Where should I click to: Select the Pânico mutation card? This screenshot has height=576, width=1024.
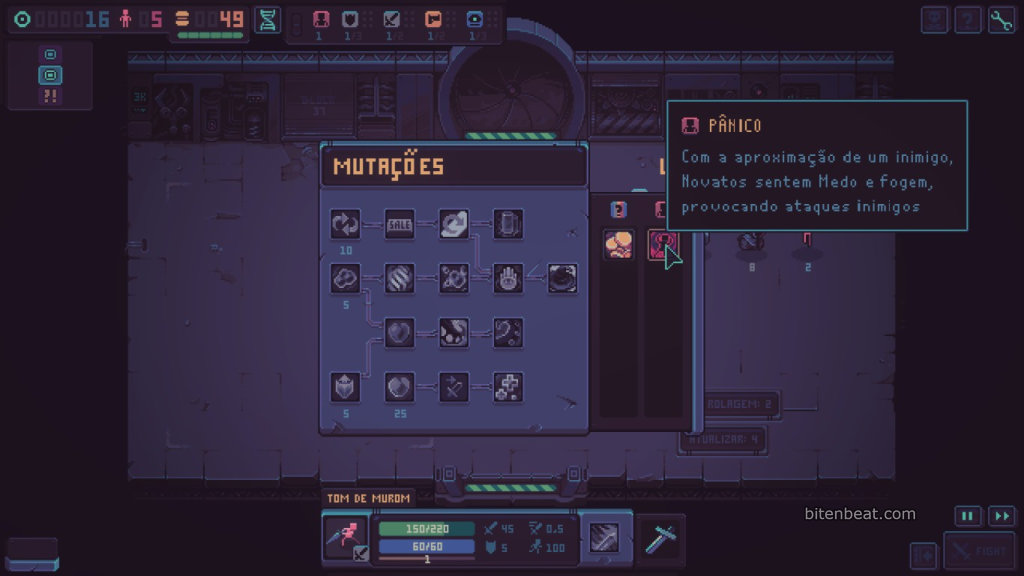[x=662, y=245]
